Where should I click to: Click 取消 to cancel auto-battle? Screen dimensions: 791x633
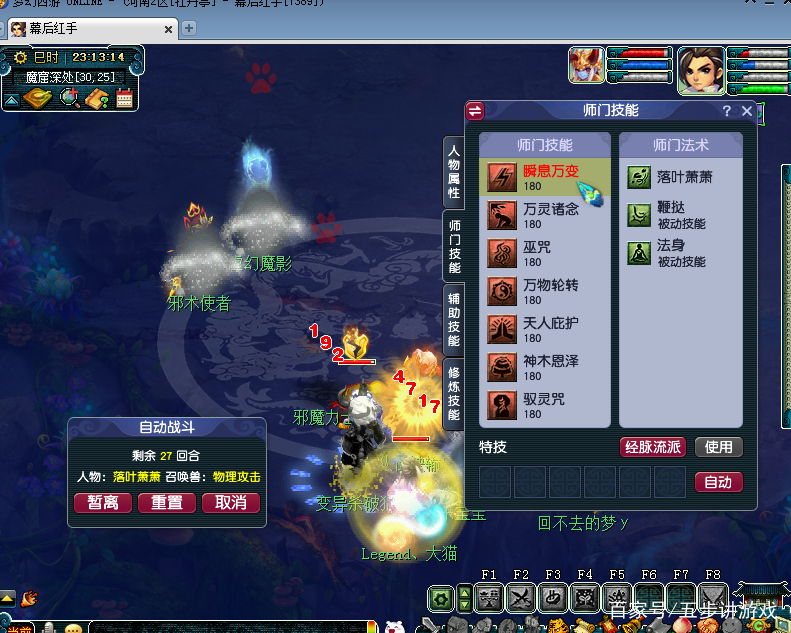231,502
